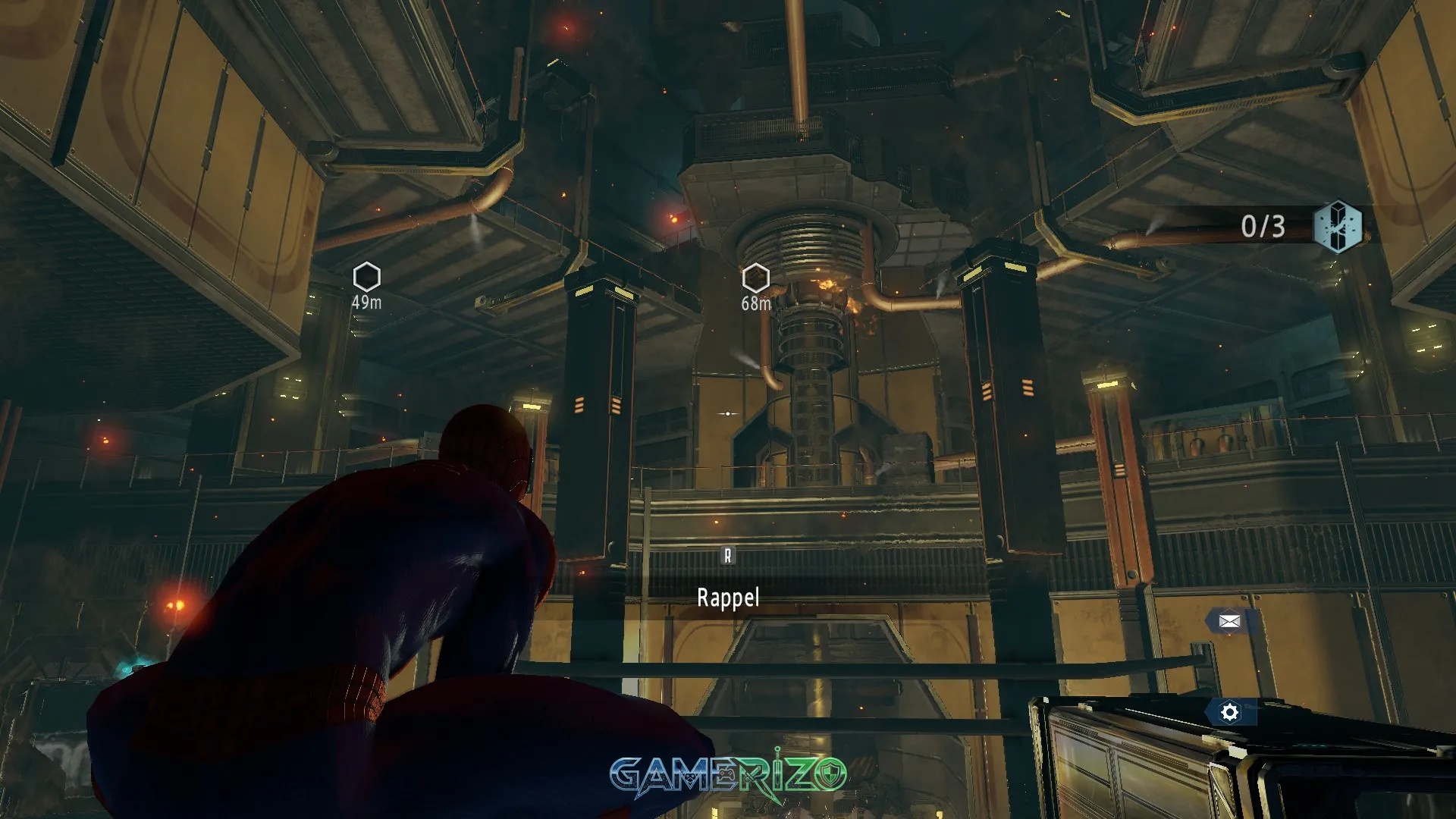Click the collectible fragment icon beside 0/3

click(x=1339, y=226)
